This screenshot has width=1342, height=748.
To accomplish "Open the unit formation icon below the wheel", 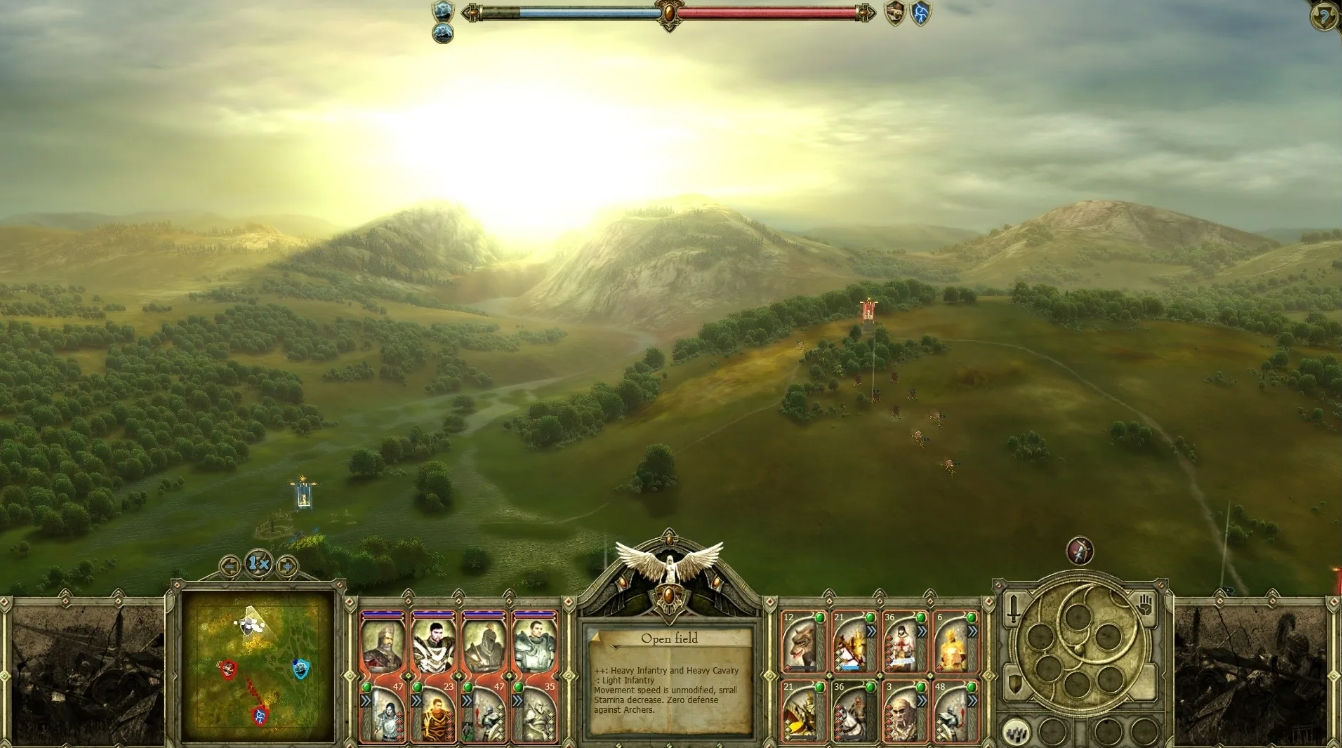I will coord(1016,732).
